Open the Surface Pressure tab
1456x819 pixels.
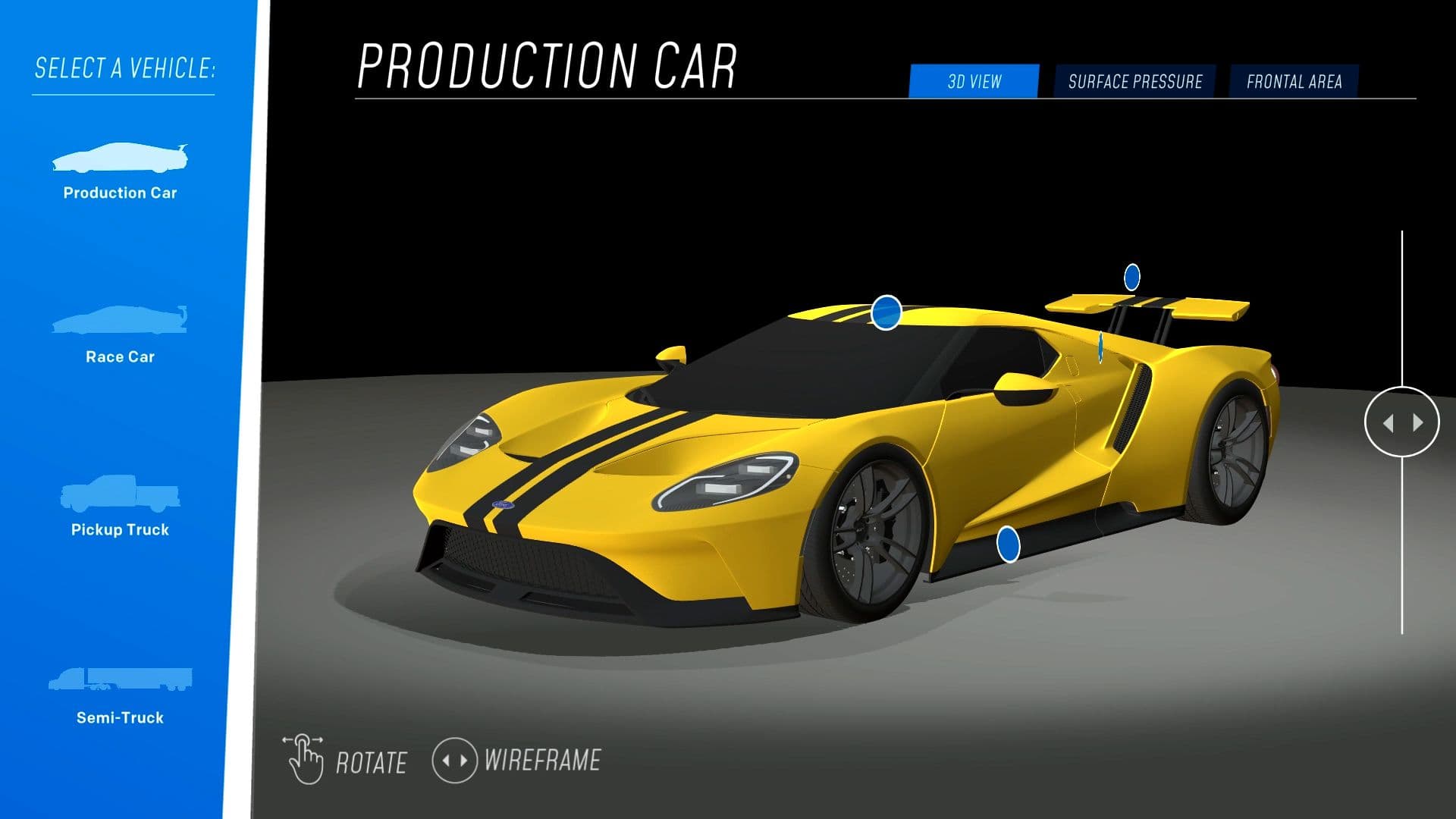[x=1134, y=82]
